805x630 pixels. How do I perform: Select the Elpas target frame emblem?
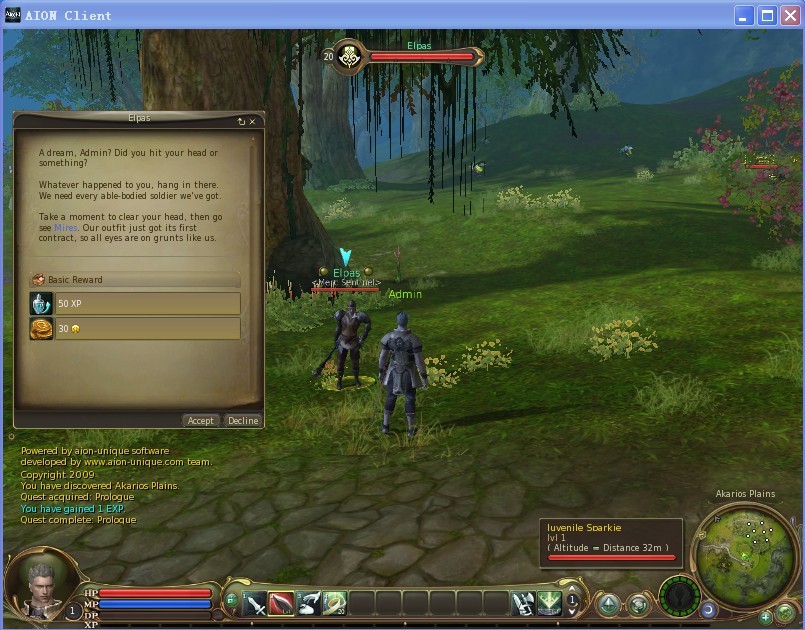coord(349,57)
